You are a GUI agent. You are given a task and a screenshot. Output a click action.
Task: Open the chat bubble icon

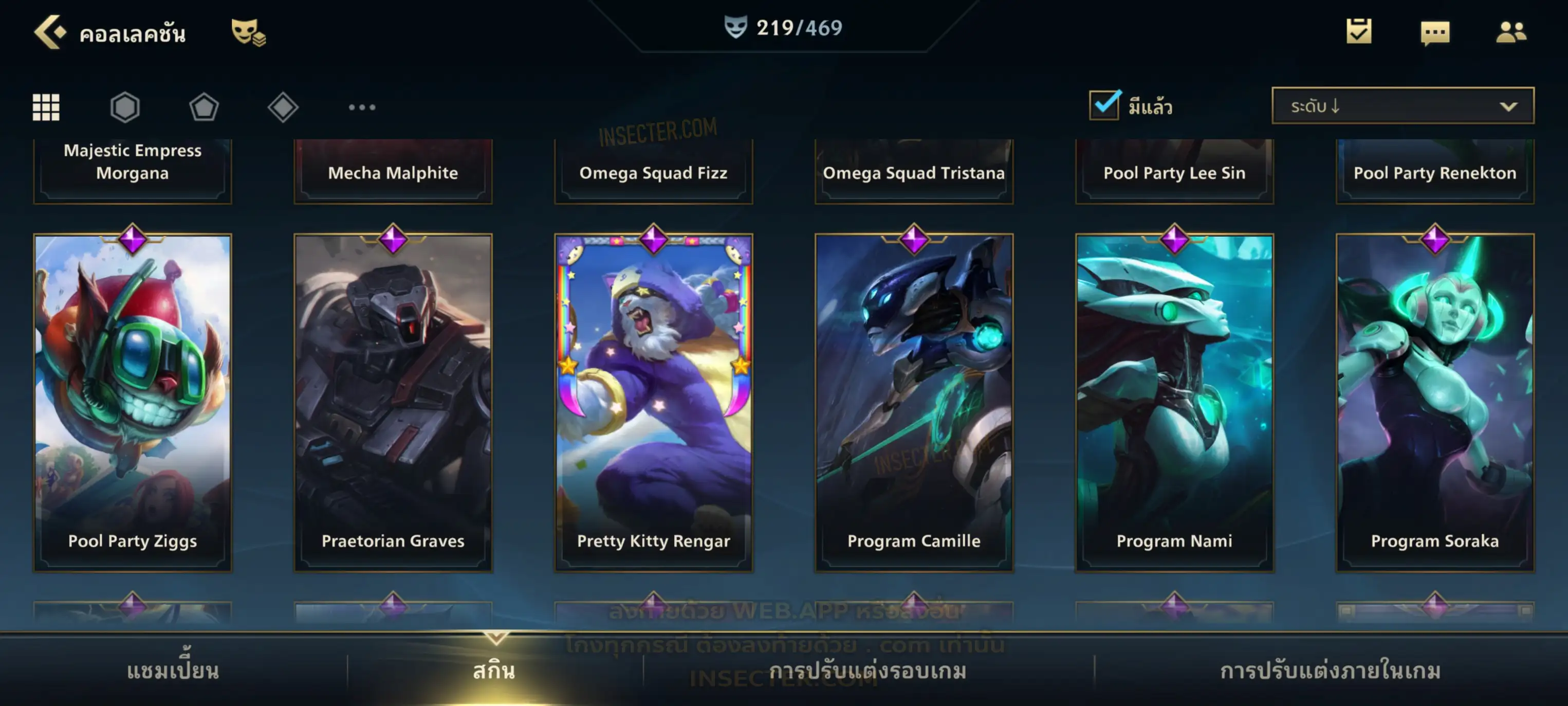click(x=1435, y=32)
